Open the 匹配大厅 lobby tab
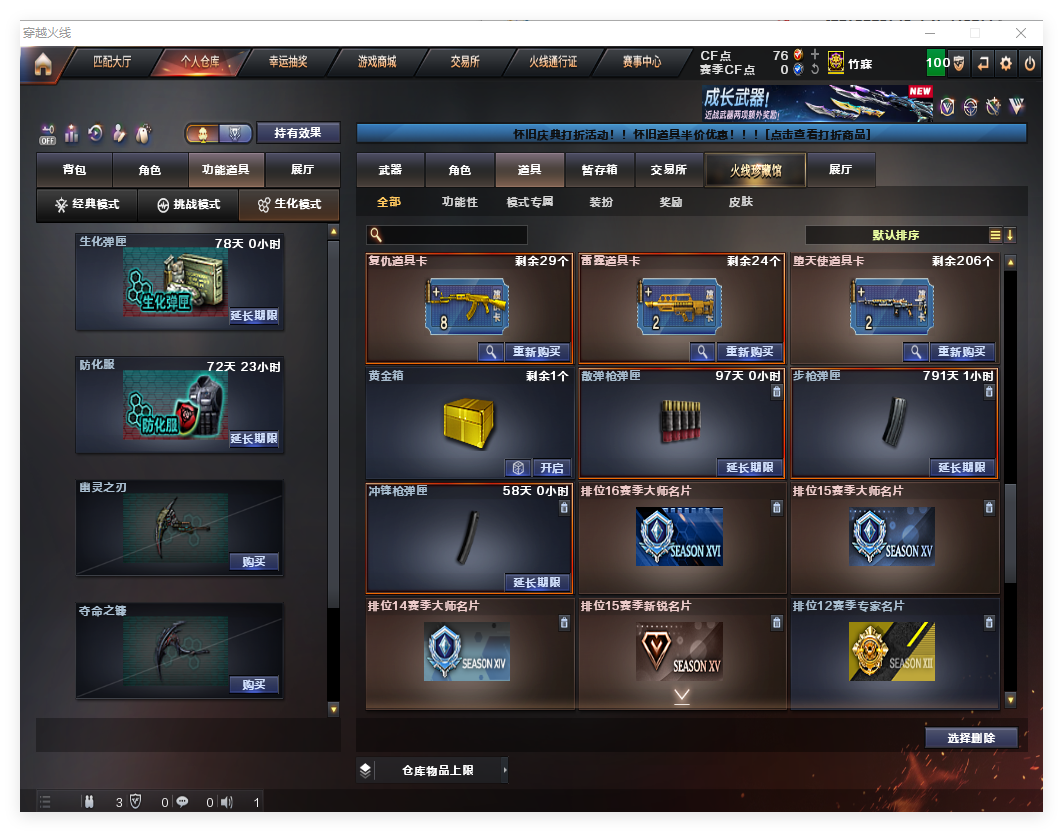 tap(112, 62)
